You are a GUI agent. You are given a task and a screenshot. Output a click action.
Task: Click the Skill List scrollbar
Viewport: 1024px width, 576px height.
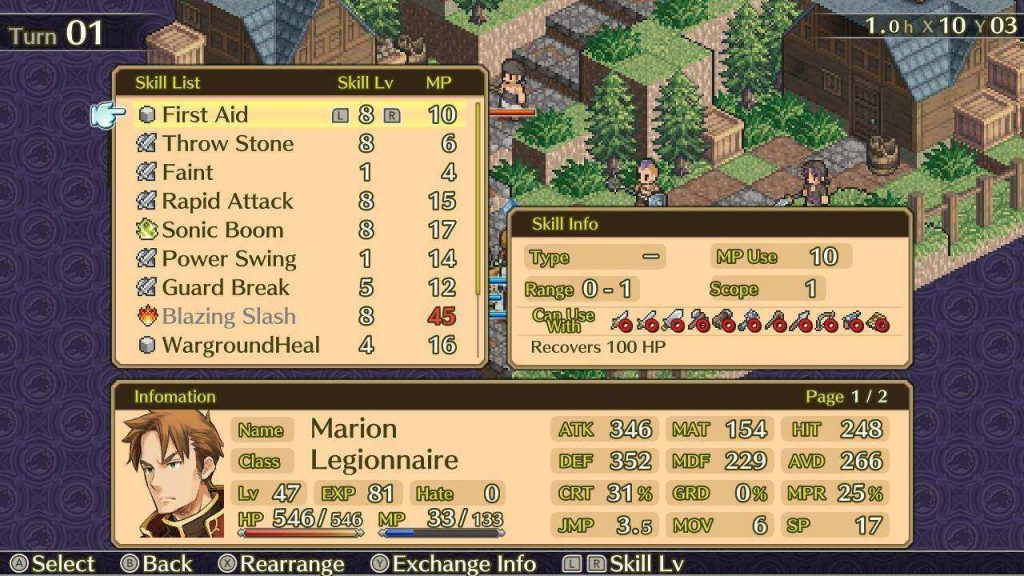coord(478,200)
